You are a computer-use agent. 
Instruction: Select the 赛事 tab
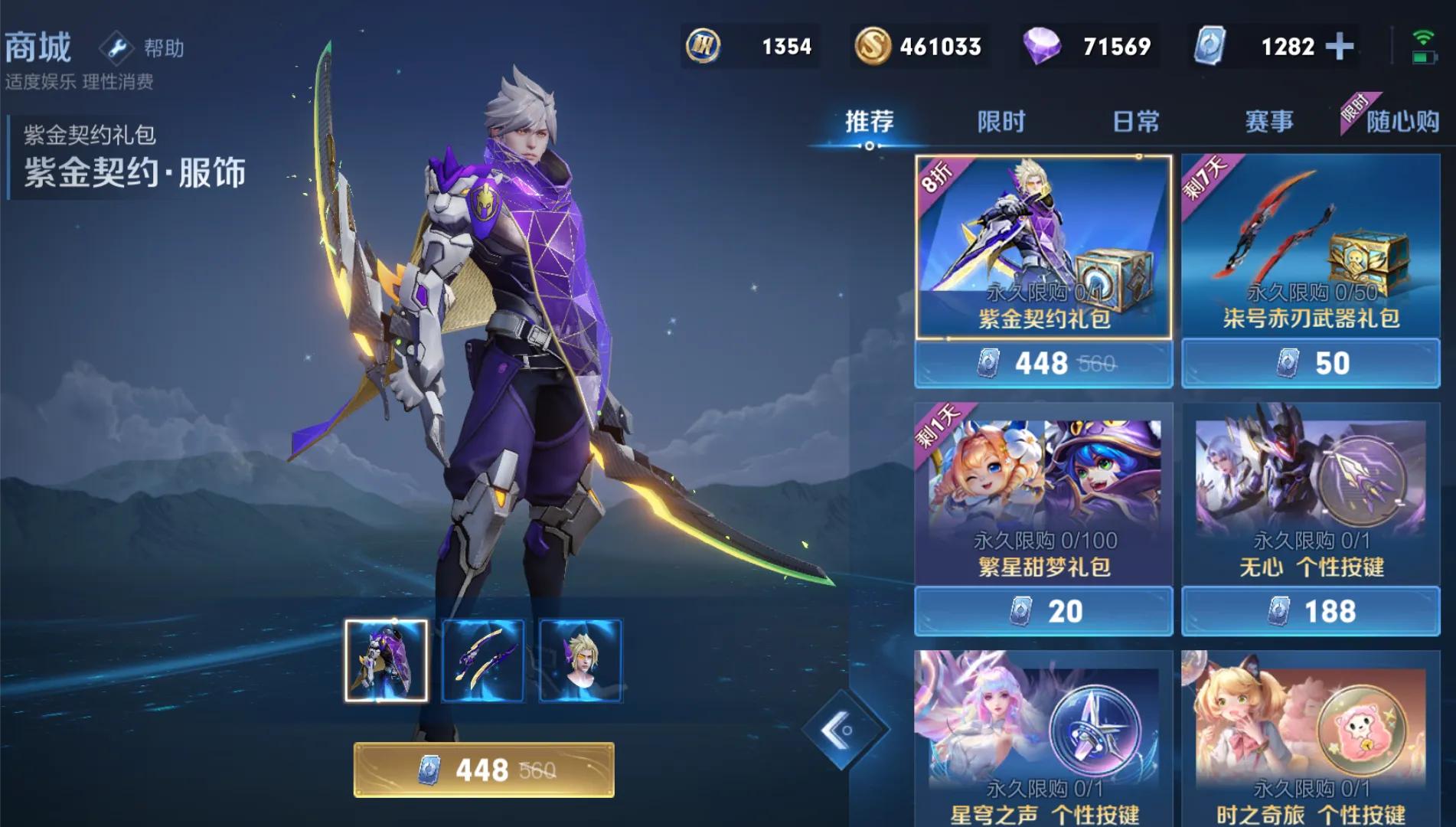[1271, 120]
